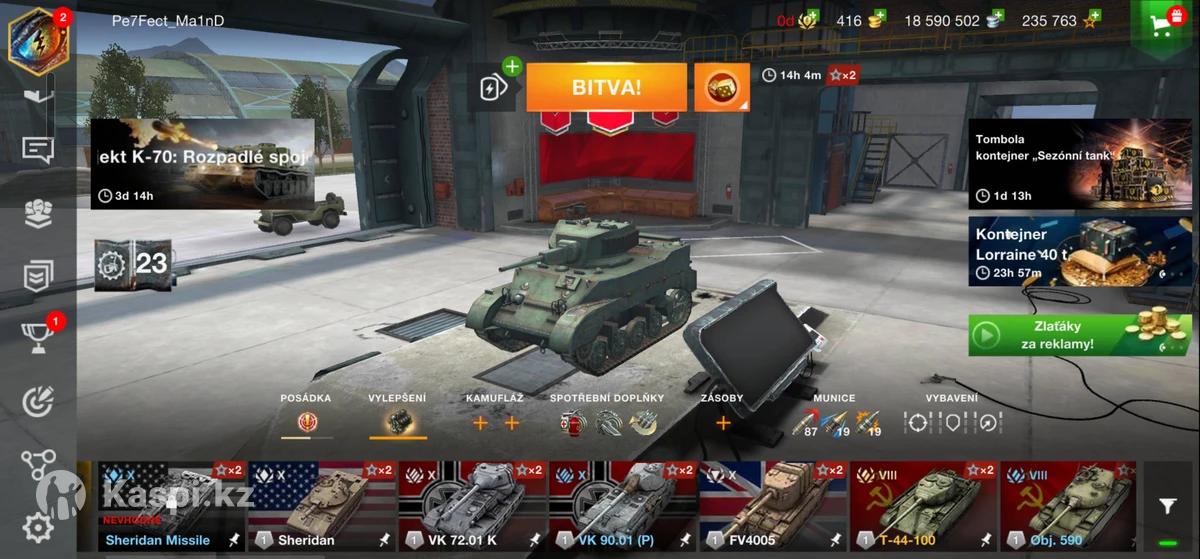This screenshot has height=559, width=1200.
Task: Open the player profile avatar badge
Action: [32, 38]
